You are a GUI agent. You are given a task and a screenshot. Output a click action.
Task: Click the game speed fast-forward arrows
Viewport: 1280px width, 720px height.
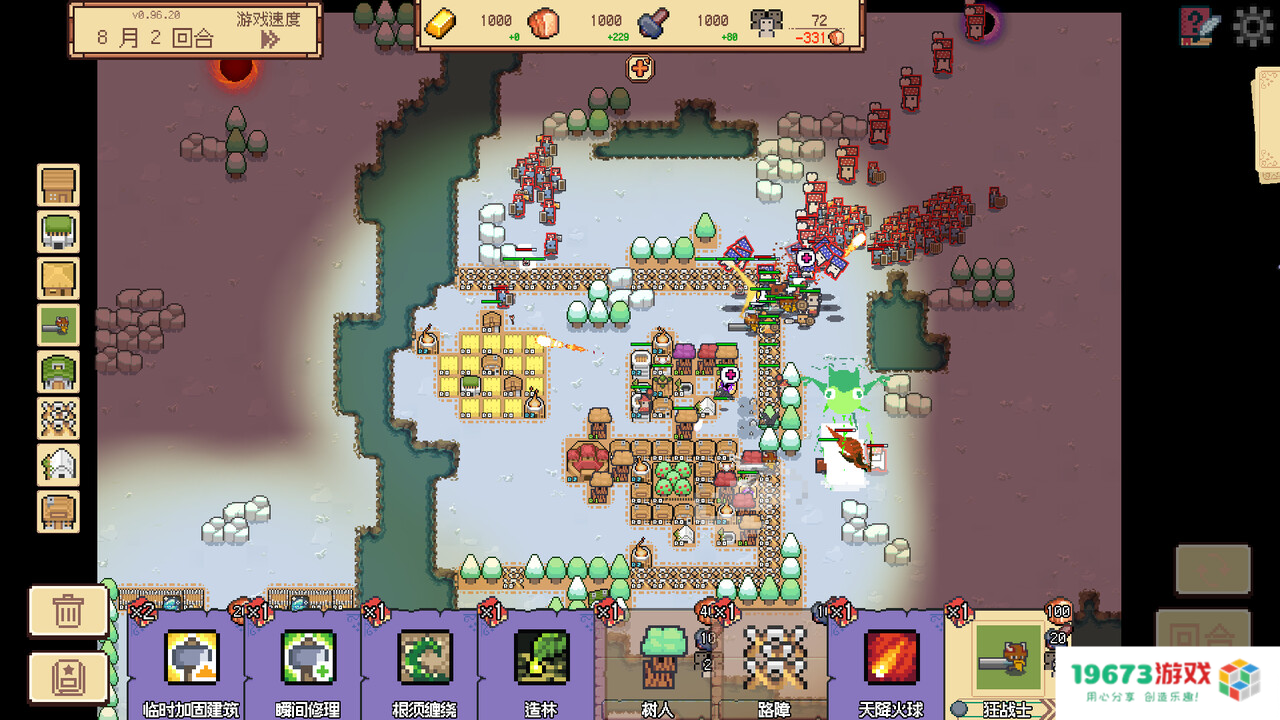tap(270, 39)
